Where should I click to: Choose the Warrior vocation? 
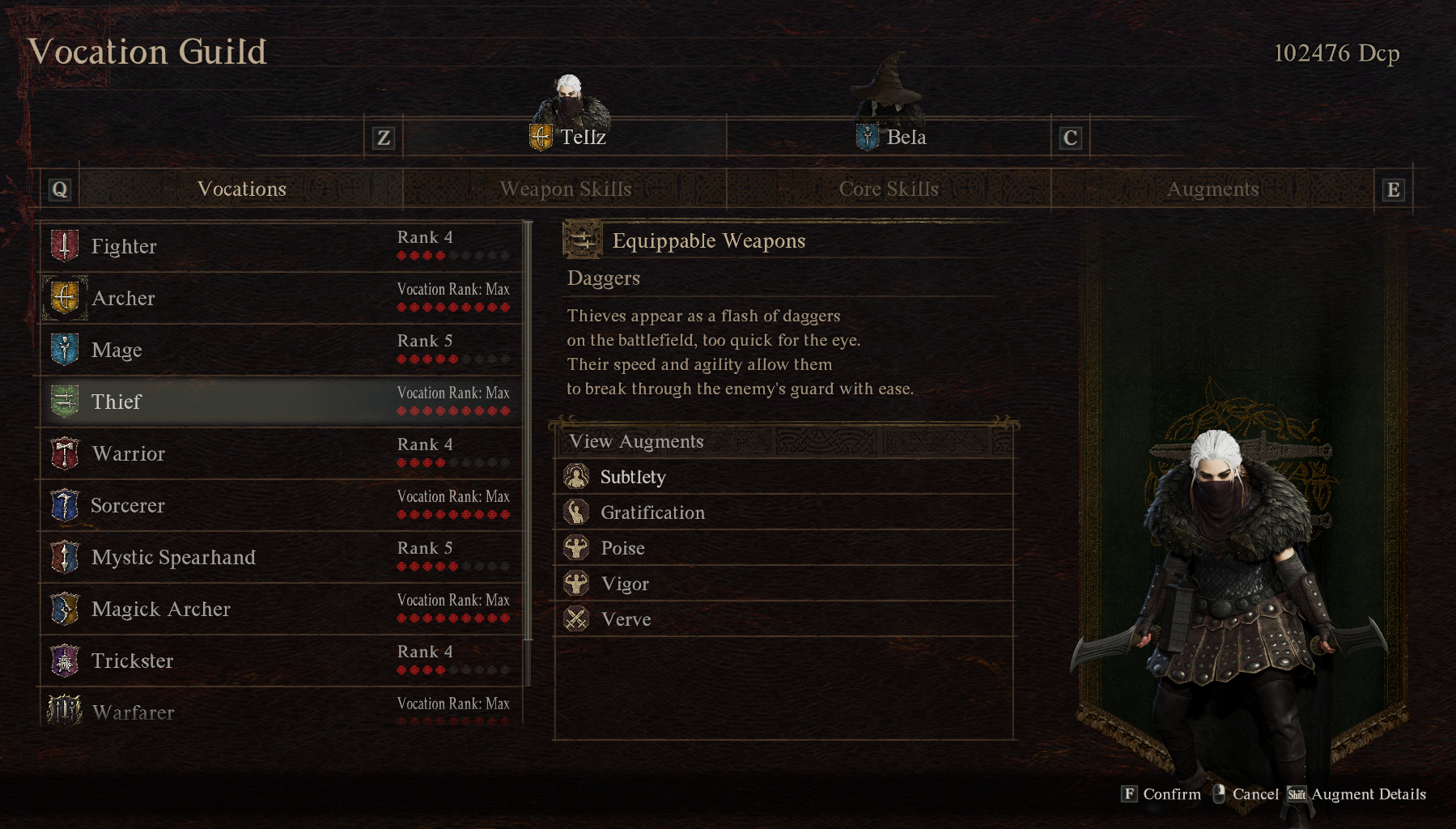click(x=279, y=453)
